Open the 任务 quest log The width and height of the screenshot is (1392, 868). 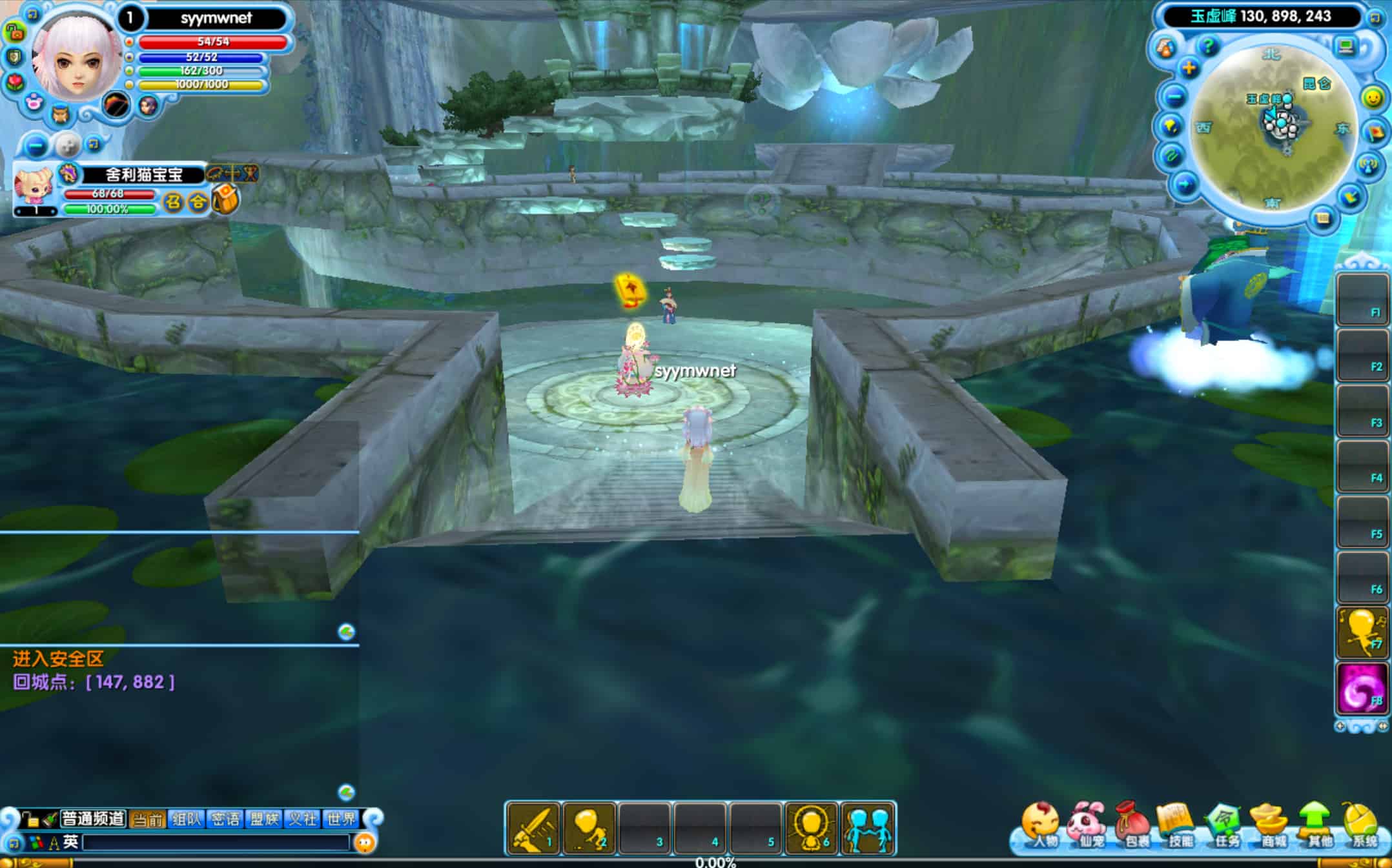tap(1225, 825)
